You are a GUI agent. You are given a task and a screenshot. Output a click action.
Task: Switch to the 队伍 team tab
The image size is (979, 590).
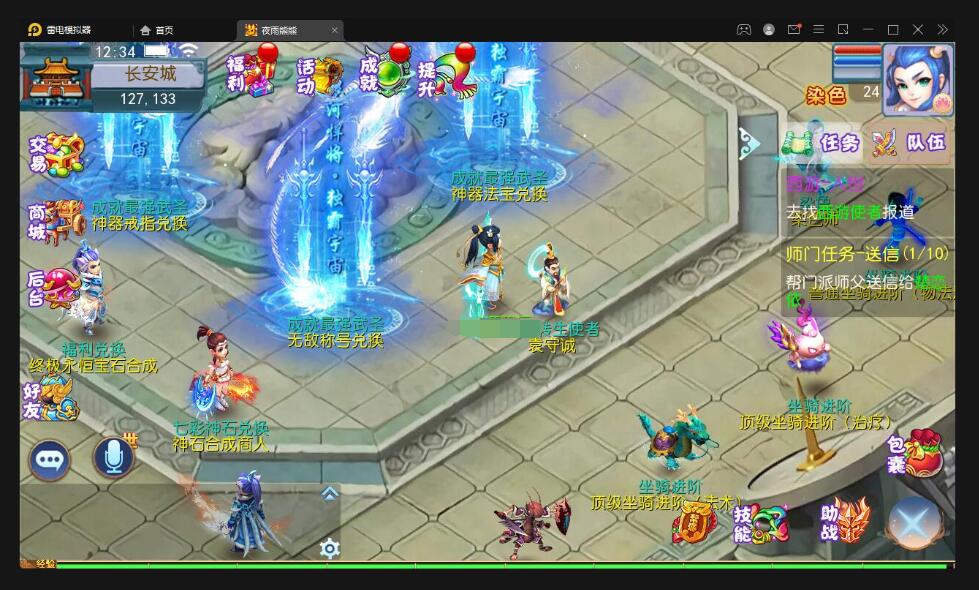(909, 143)
